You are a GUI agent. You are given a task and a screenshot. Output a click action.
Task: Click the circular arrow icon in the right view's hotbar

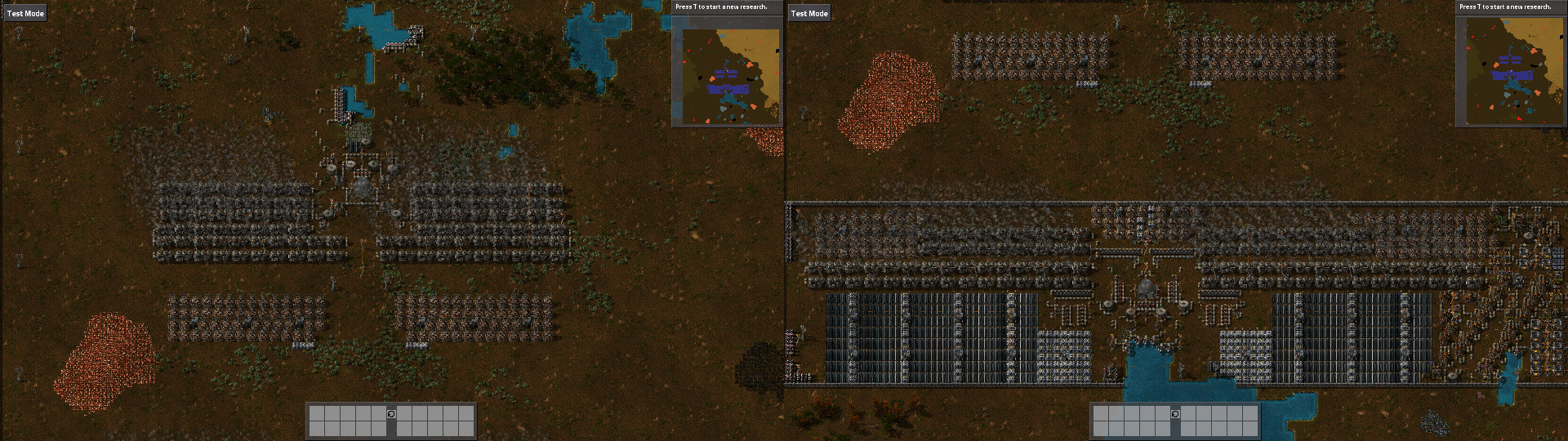coord(1175,414)
